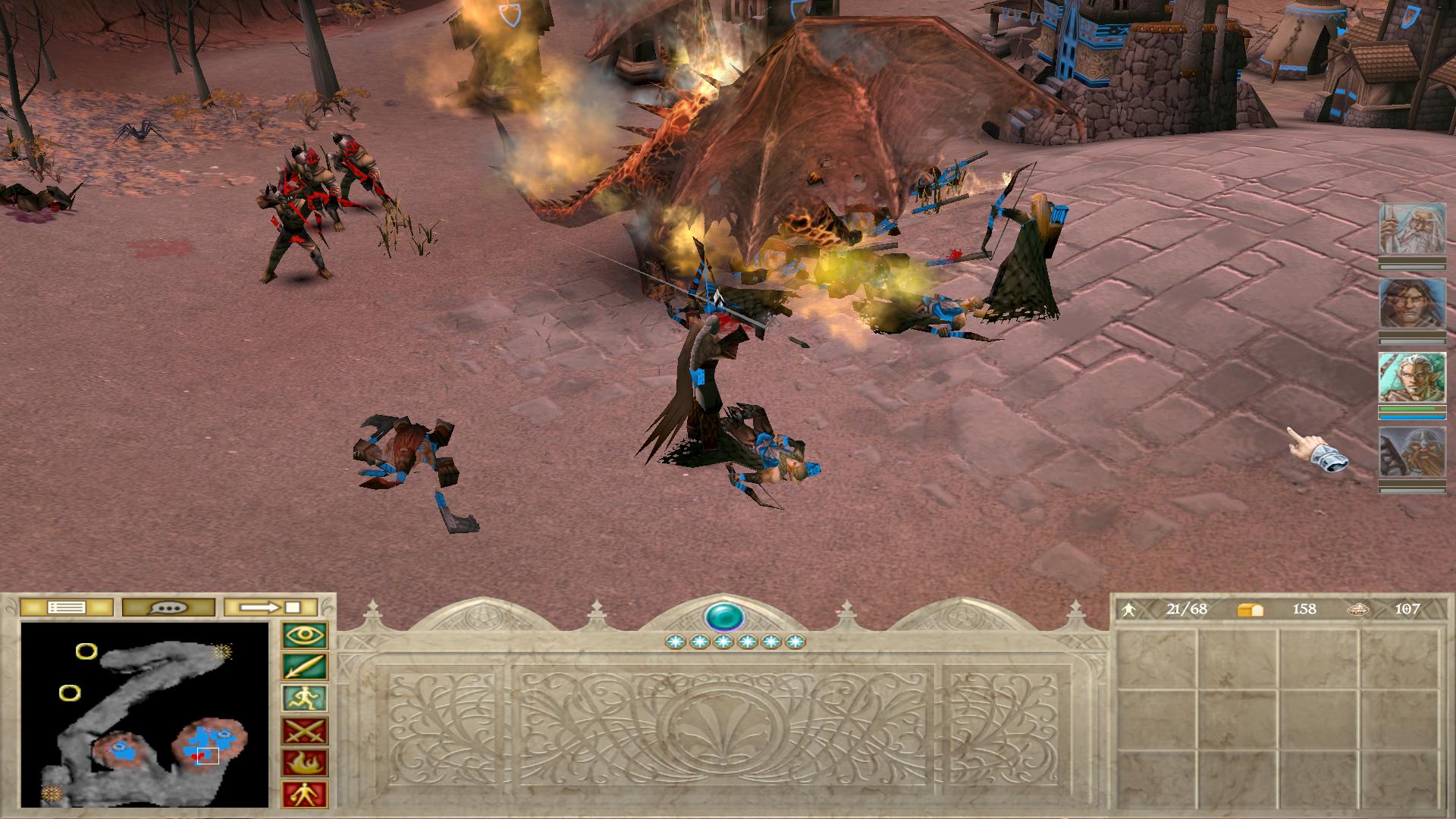
Task: Click the arrow-and-square menu button
Action: 271,607
